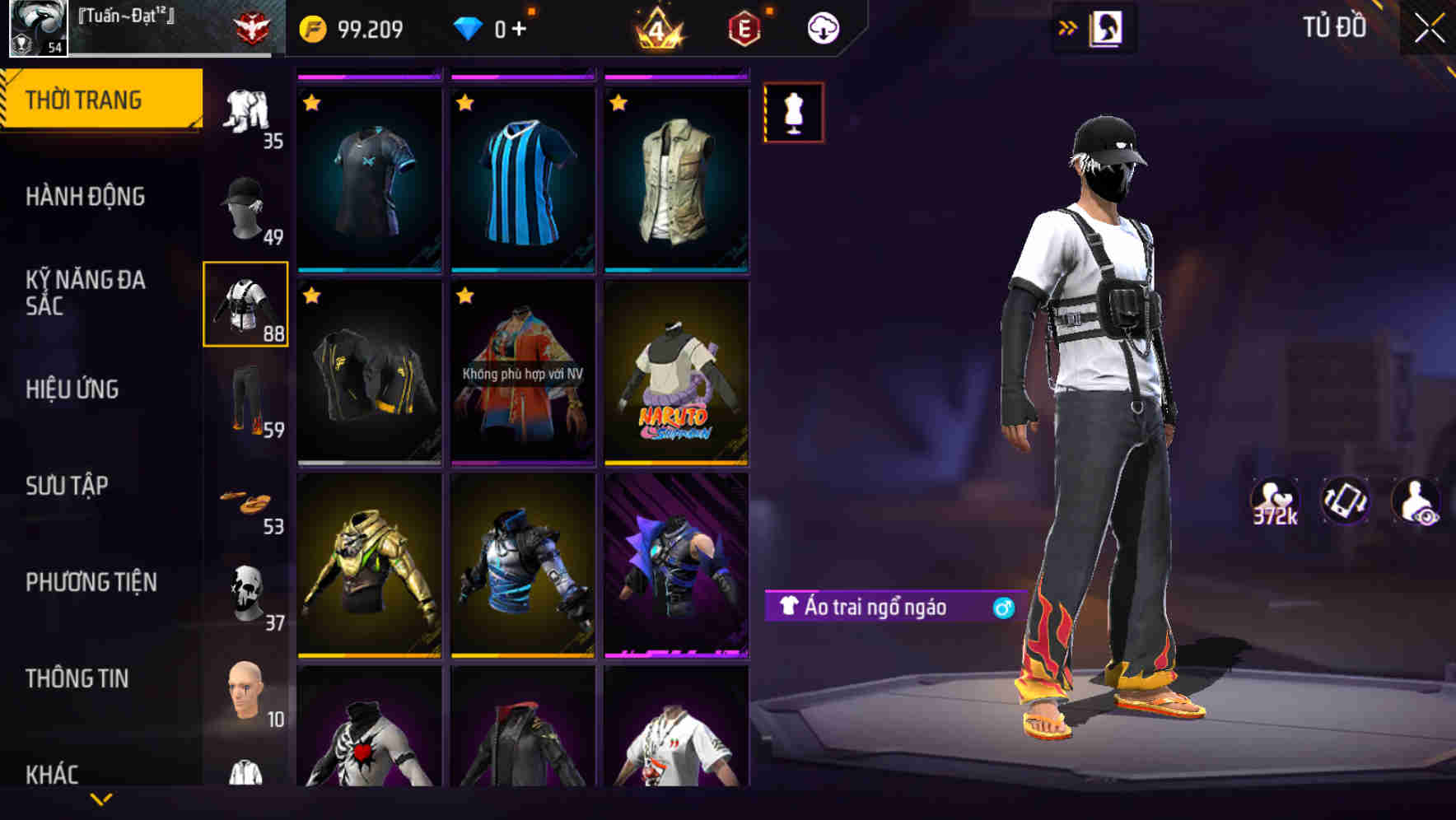Image resolution: width=1456 pixels, height=820 pixels.
Task: Select the mannequin preset icon
Action: [793, 113]
